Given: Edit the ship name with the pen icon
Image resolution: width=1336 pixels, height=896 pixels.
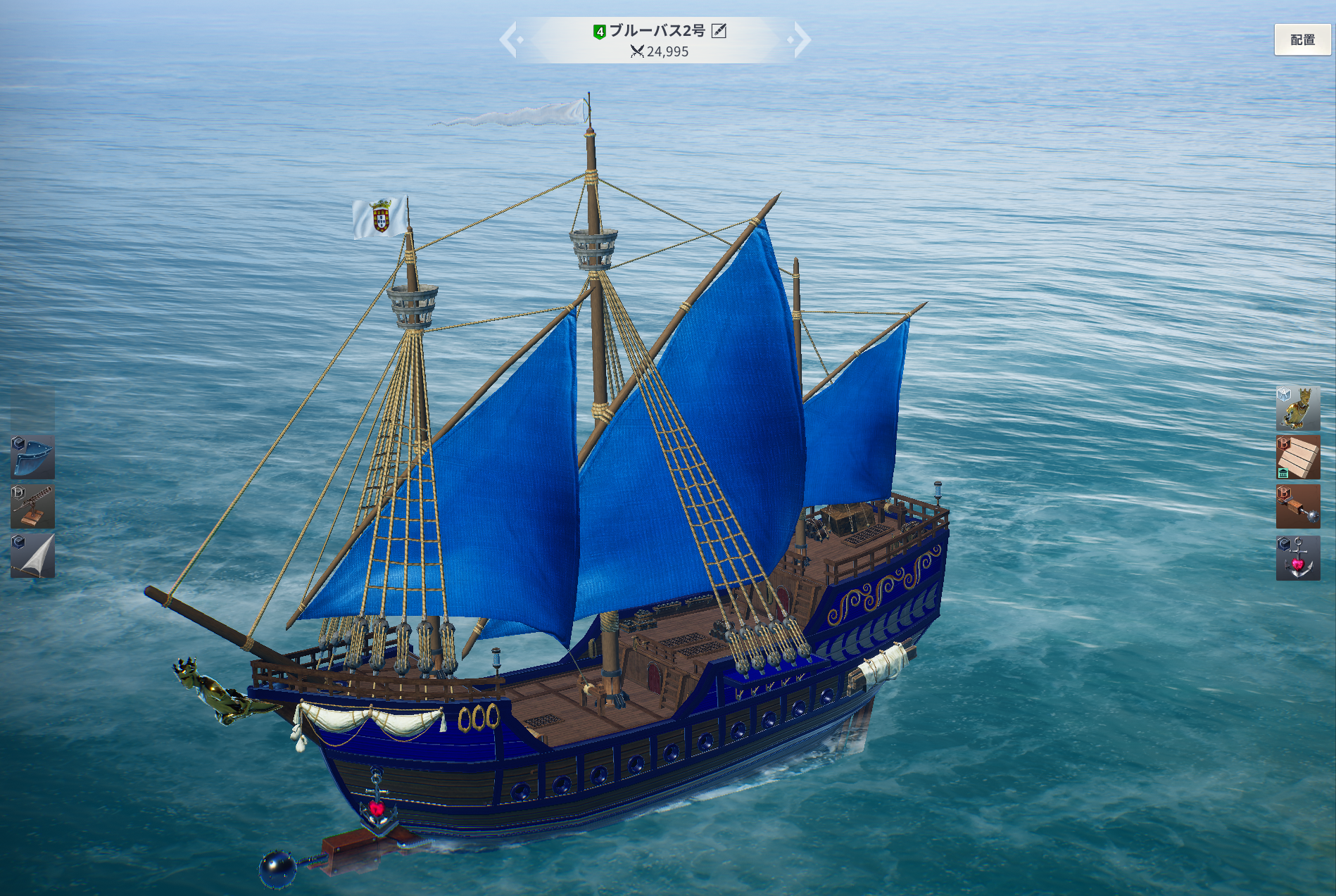Looking at the screenshot, I should point(719,30).
